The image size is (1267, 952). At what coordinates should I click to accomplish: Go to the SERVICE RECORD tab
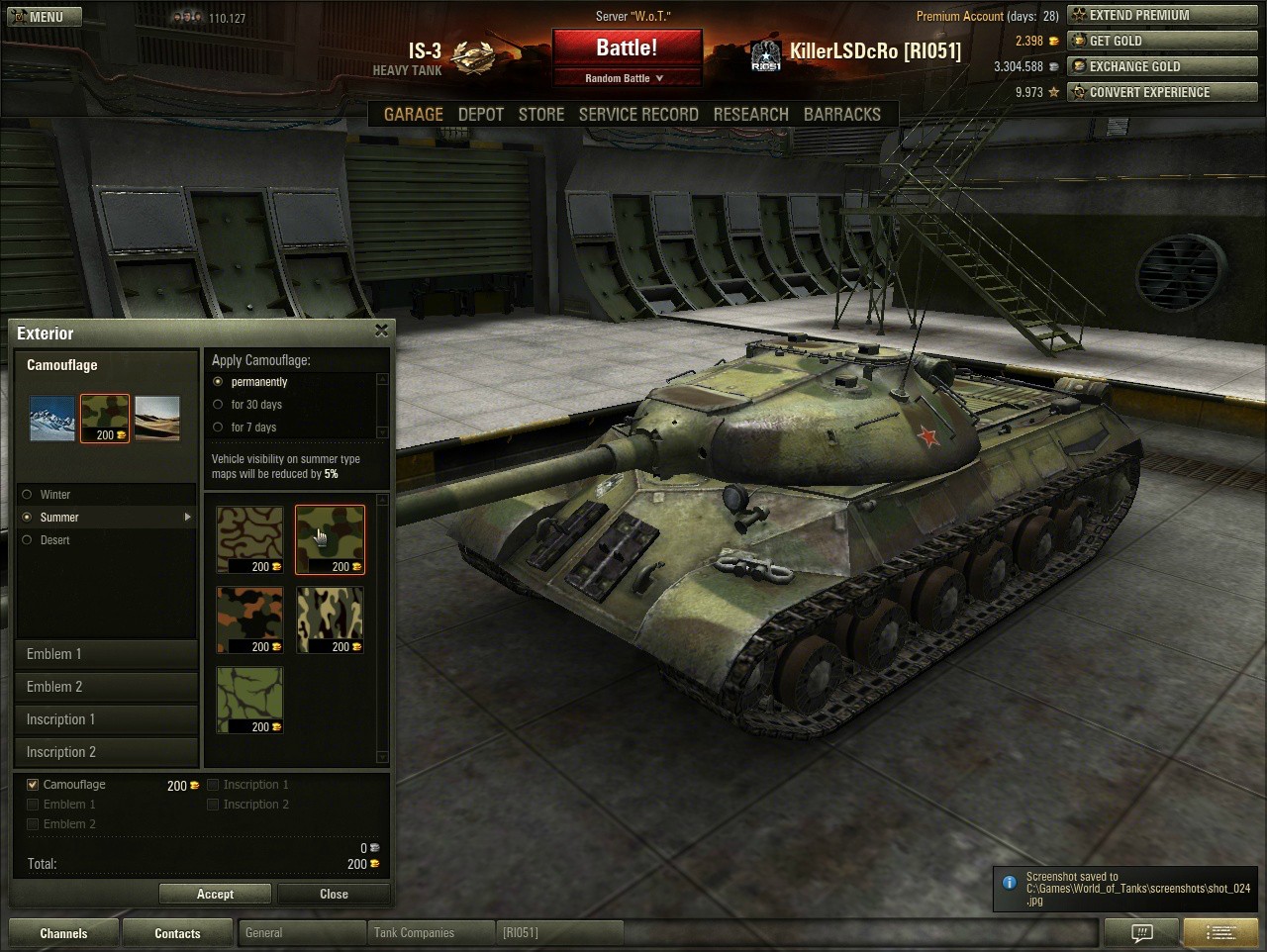tap(638, 114)
